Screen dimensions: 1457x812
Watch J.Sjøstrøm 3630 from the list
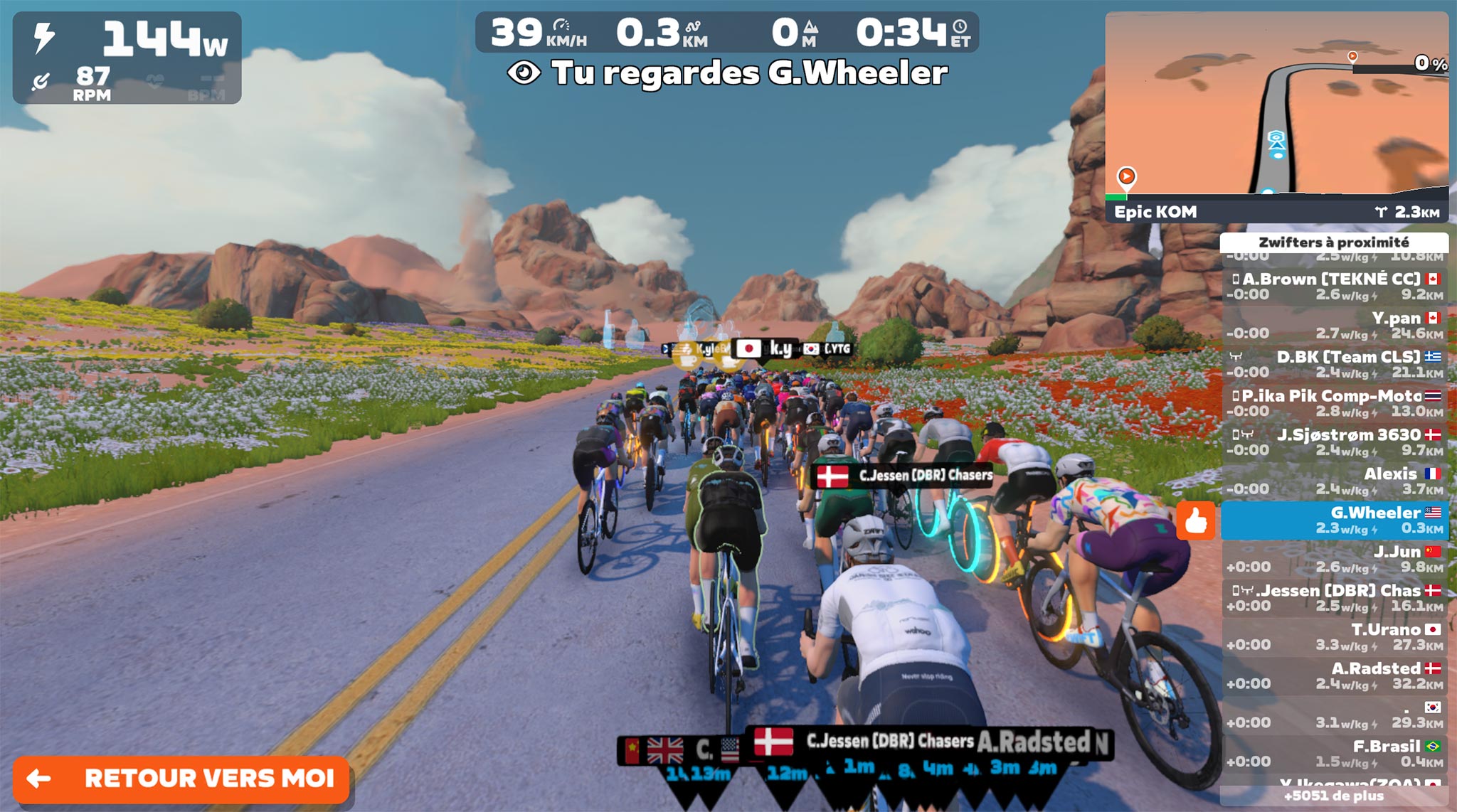click(x=1335, y=442)
